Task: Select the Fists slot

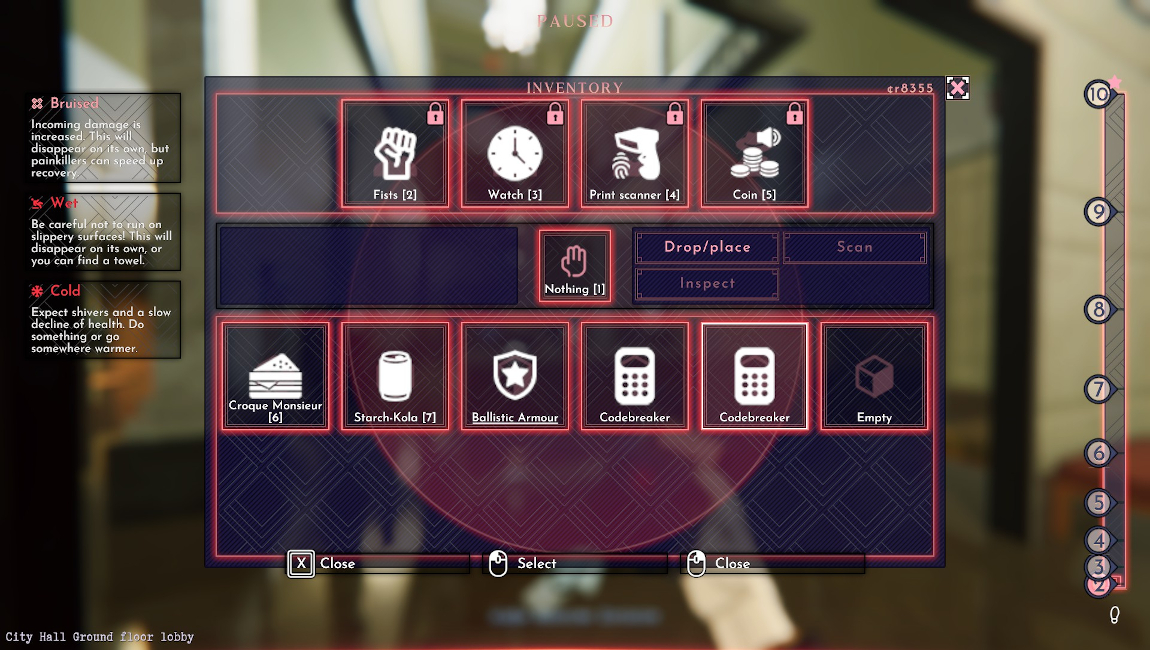Action: tap(395, 154)
